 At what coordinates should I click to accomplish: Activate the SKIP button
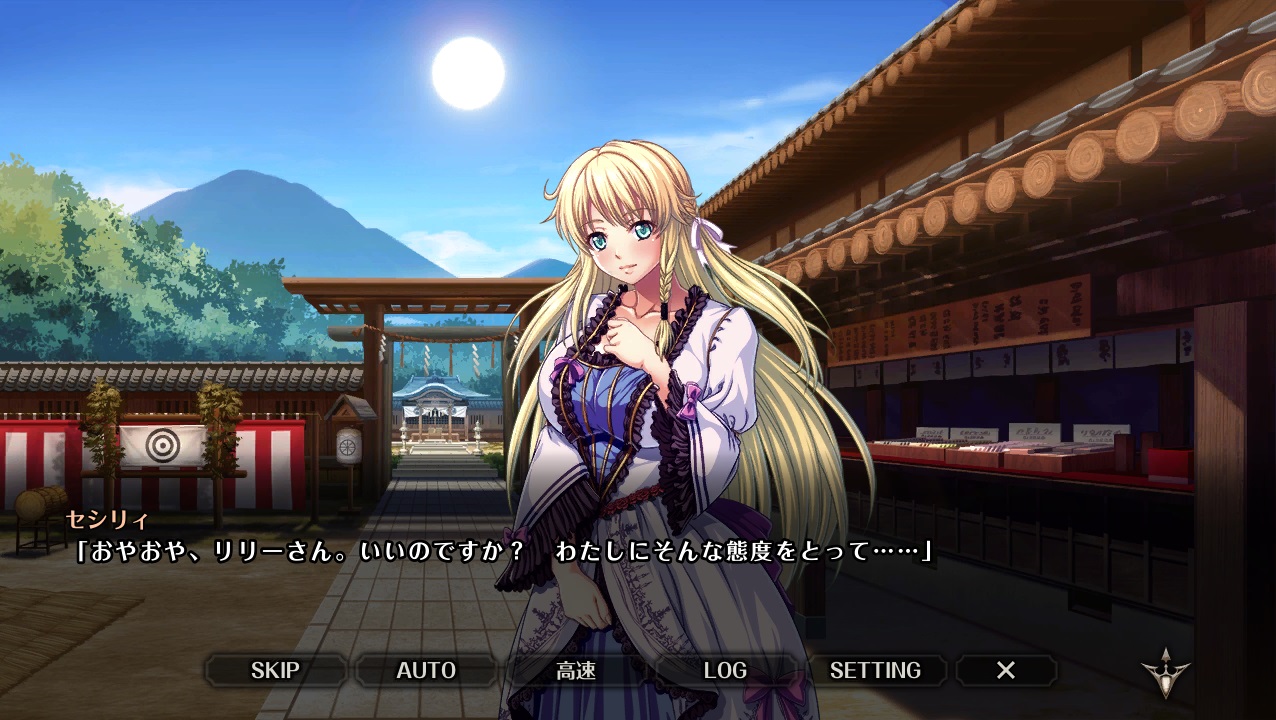pyautogui.click(x=275, y=670)
